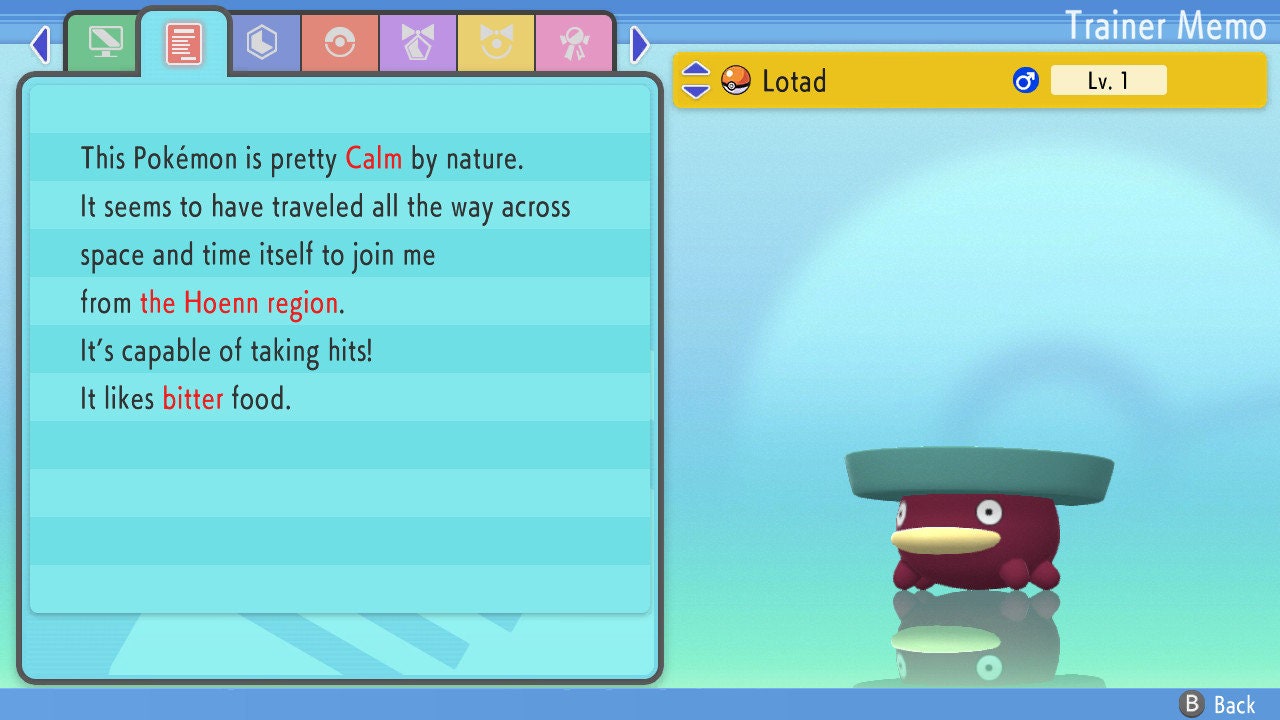Open the pink ribbon tab
The width and height of the screenshot is (1280, 720).
pyautogui.click(x=574, y=43)
